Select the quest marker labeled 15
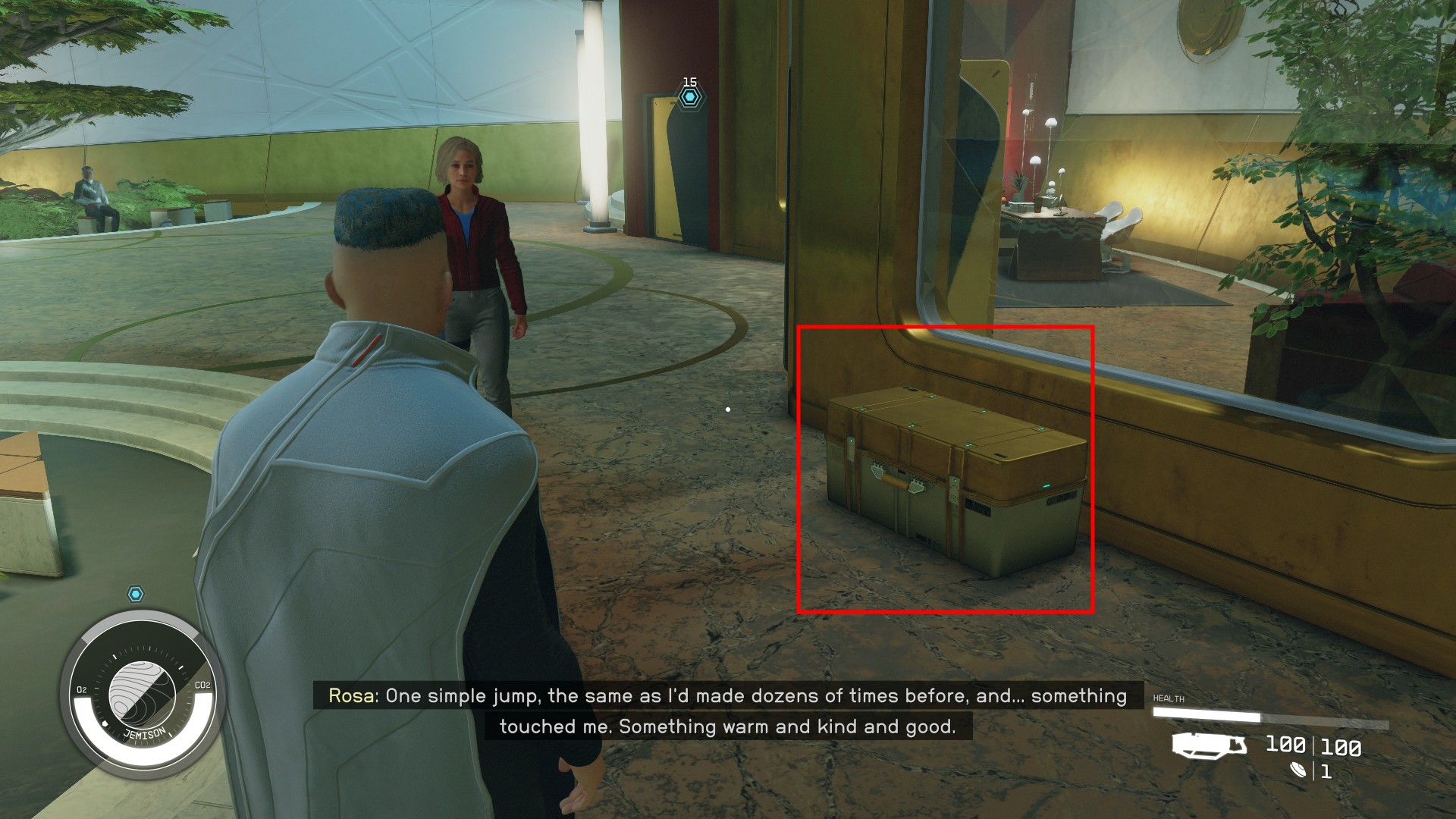The image size is (1456, 819). coord(689,97)
